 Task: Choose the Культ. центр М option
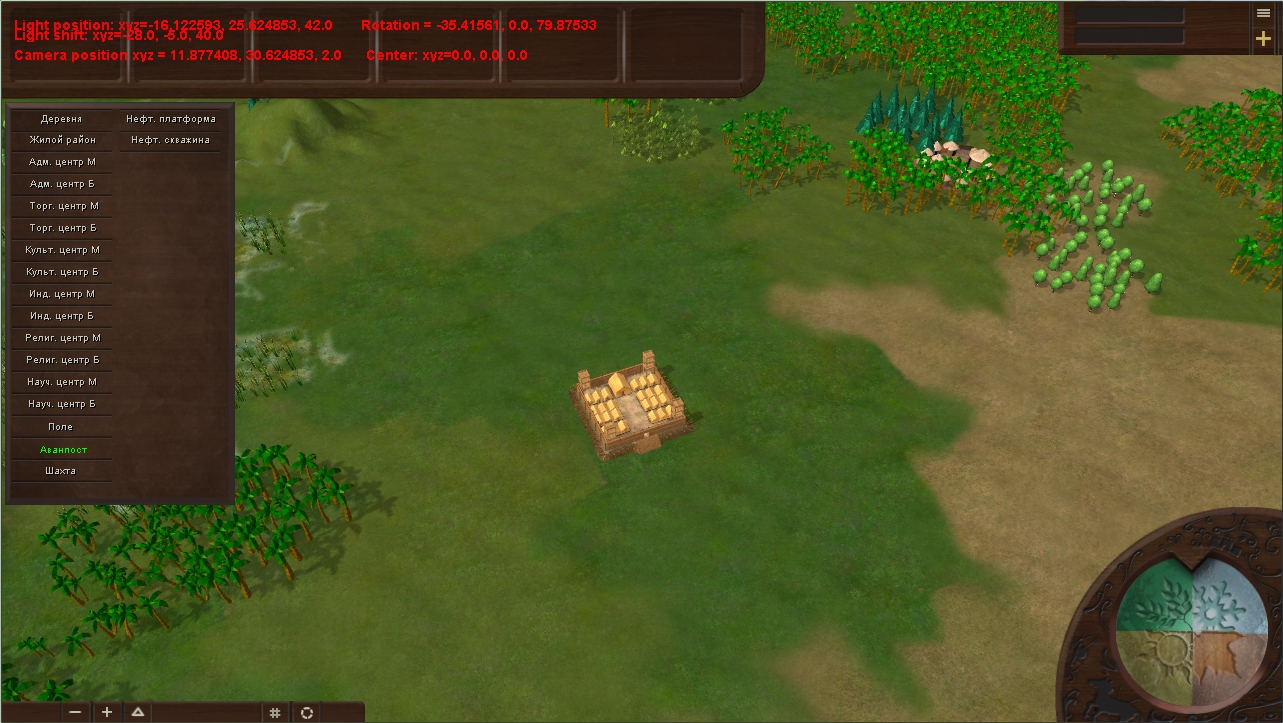pyautogui.click(x=62, y=250)
